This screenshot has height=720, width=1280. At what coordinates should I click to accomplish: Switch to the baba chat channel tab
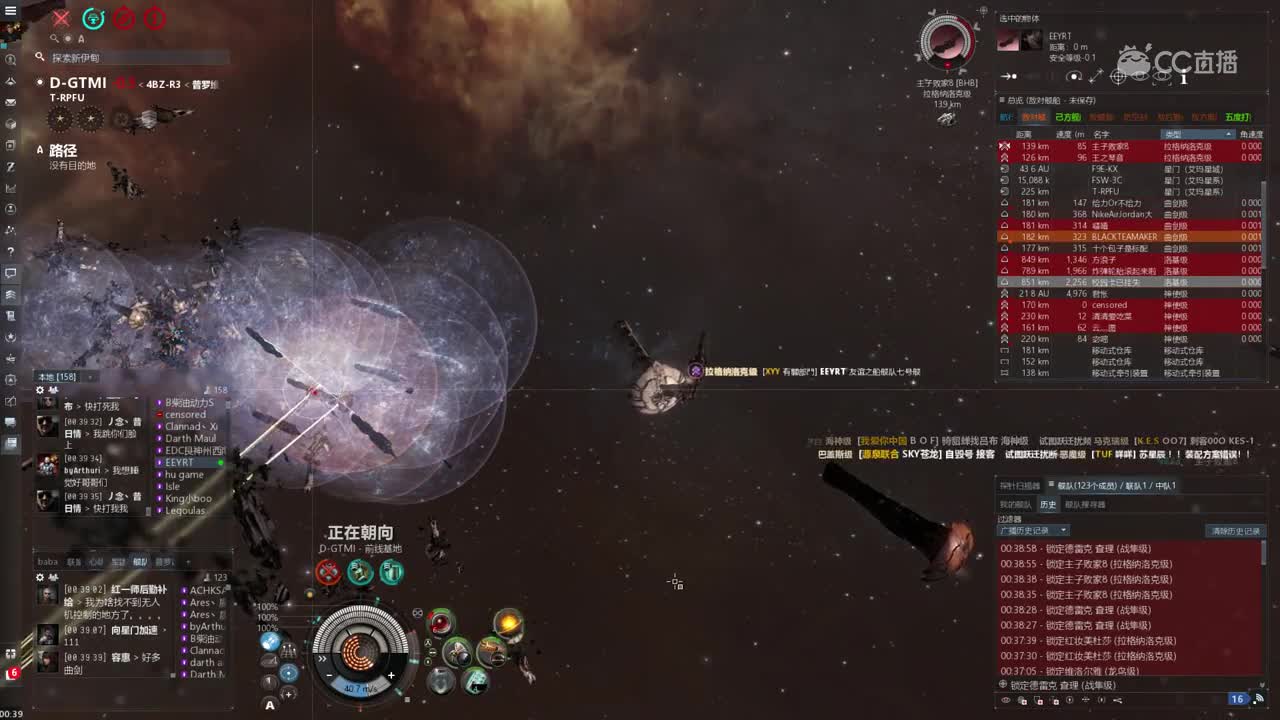pyautogui.click(x=48, y=562)
